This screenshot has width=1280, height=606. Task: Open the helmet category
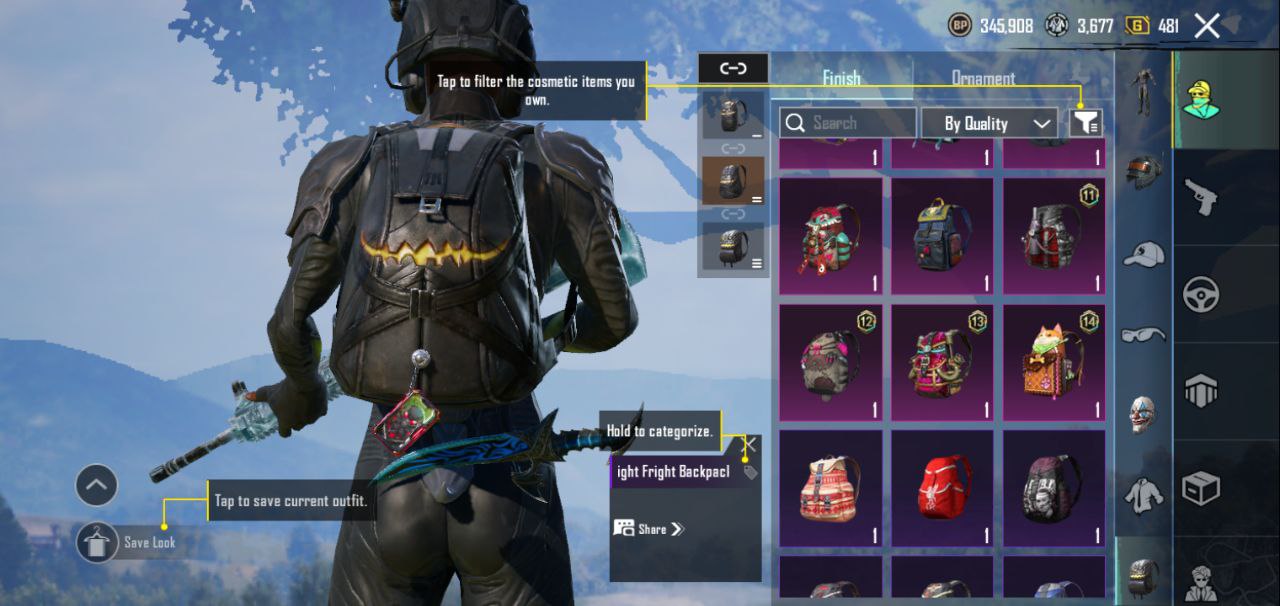point(1143,171)
